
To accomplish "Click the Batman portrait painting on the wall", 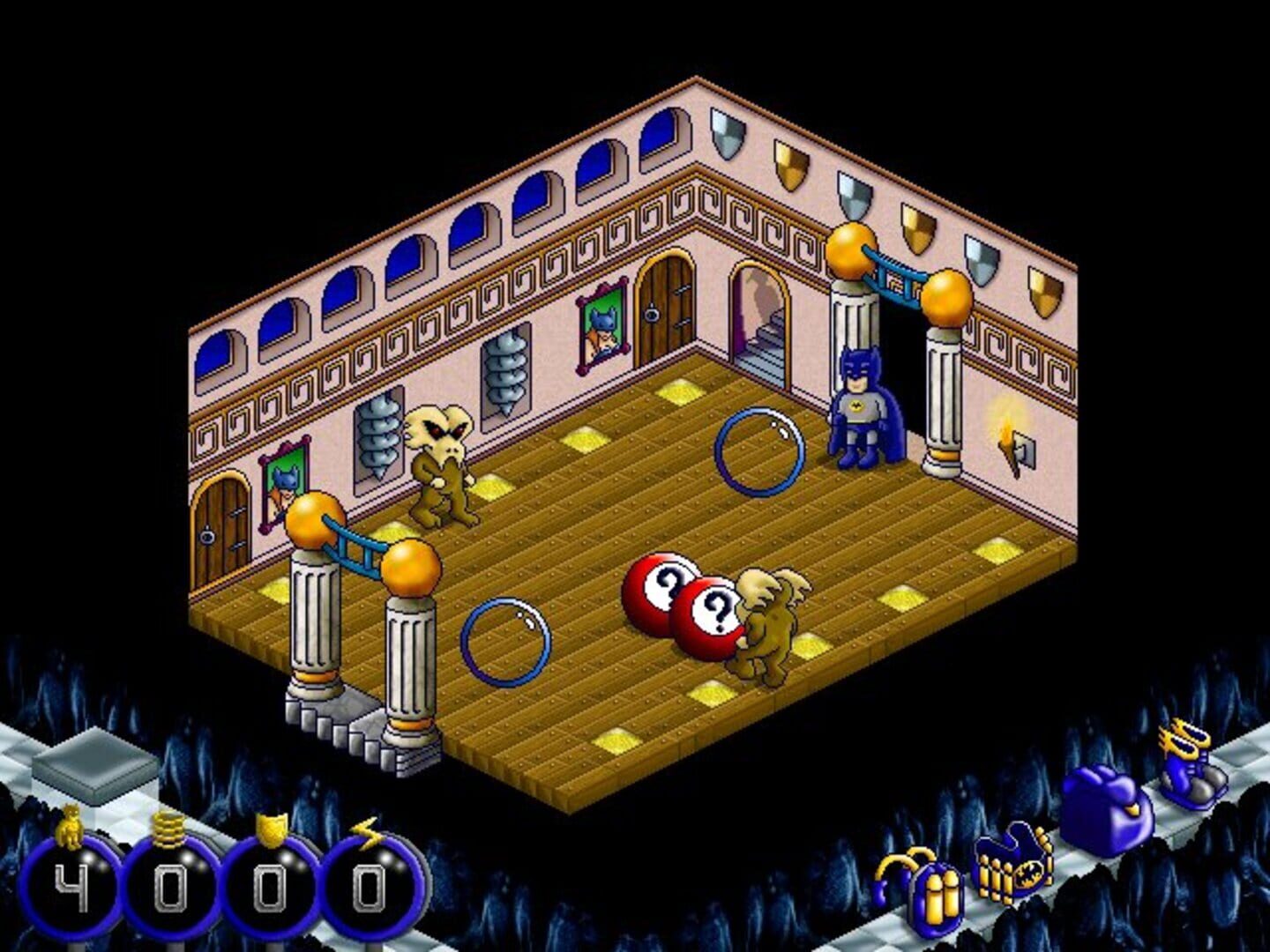I will (x=601, y=331).
